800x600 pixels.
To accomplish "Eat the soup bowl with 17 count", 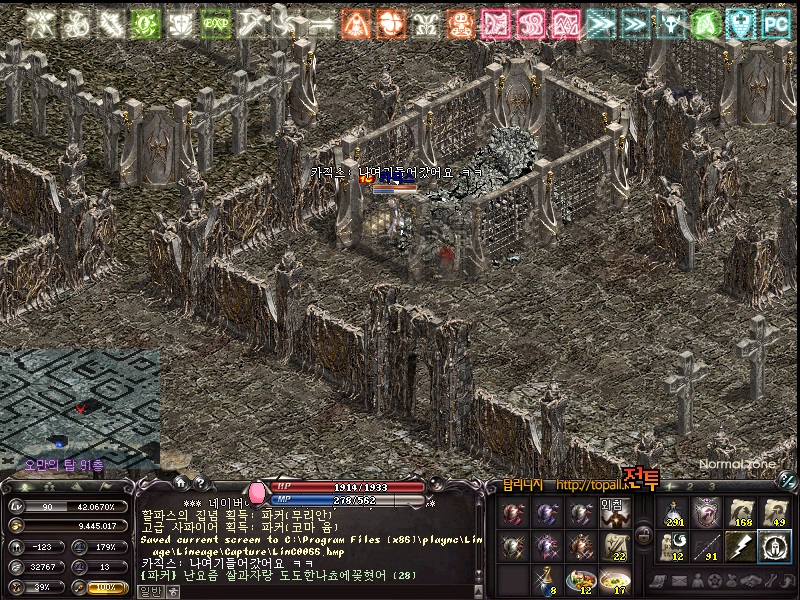I will pos(614,578).
